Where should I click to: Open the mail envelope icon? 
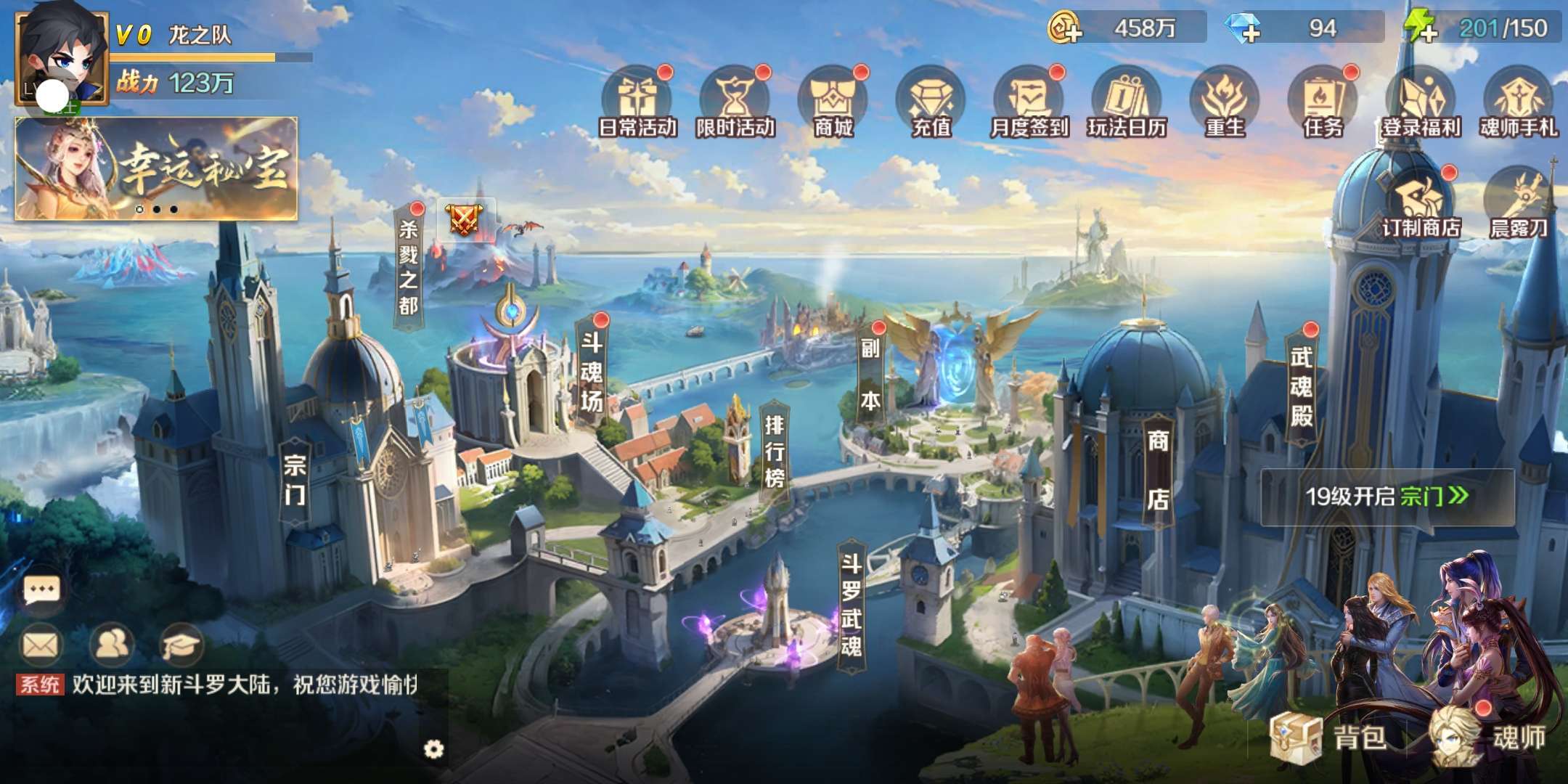tap(41, 645)
